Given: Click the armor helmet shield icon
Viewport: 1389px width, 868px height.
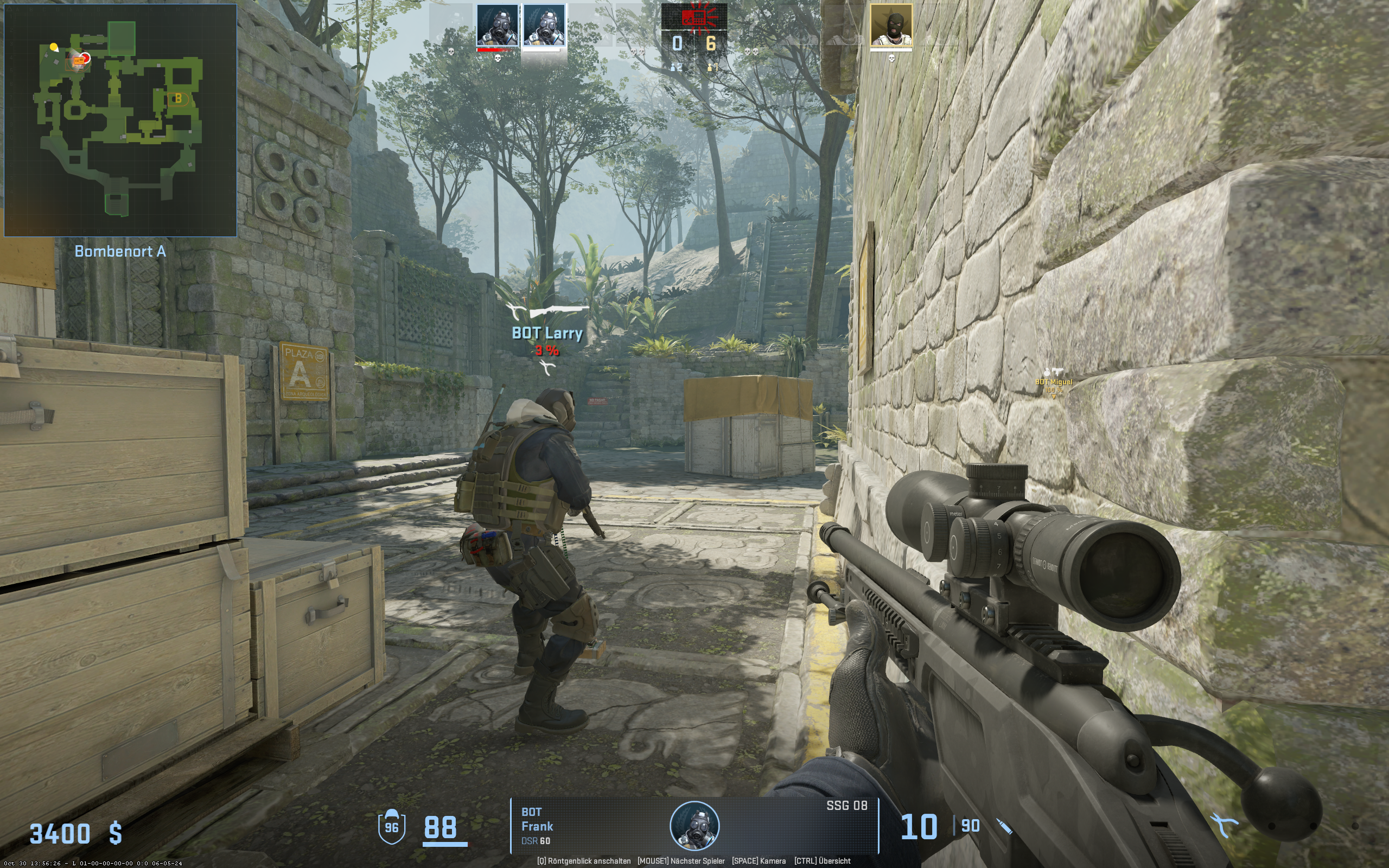Looking at the screenshot, I should [391, 827].
